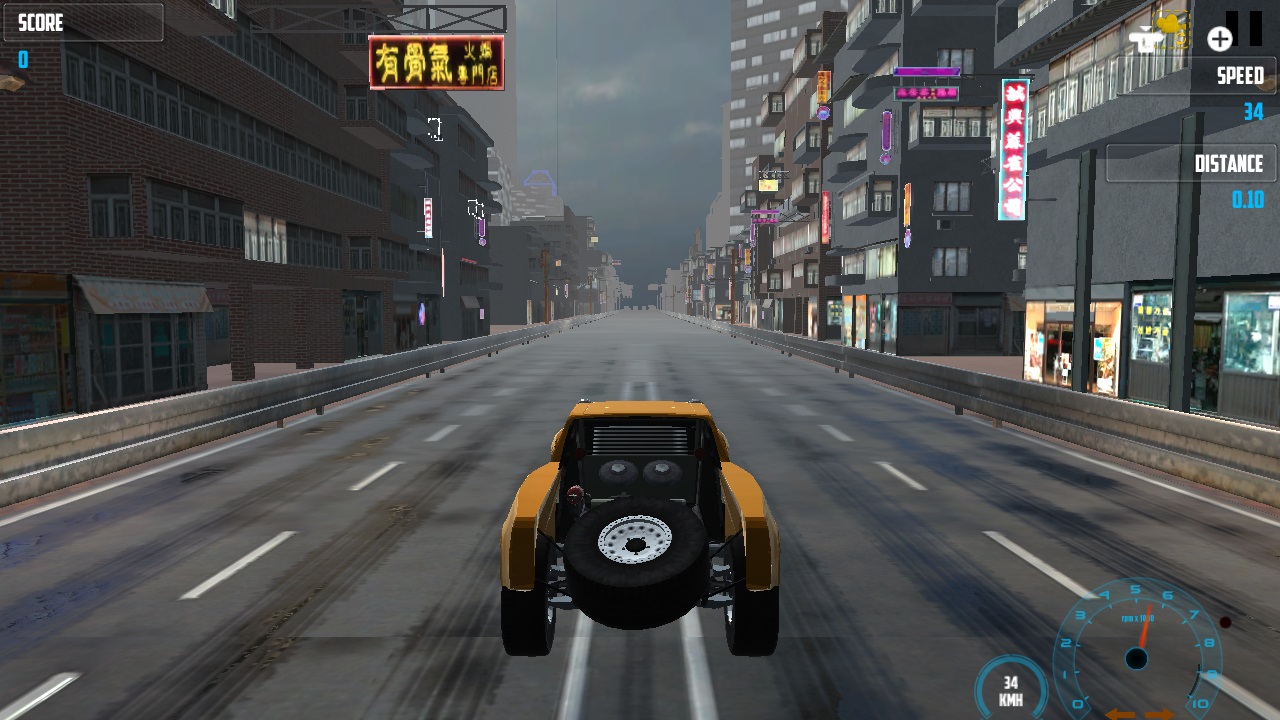
Task: Tap the orange right steering arrow
Action: pyautogui.click(x=1158, y=714)
